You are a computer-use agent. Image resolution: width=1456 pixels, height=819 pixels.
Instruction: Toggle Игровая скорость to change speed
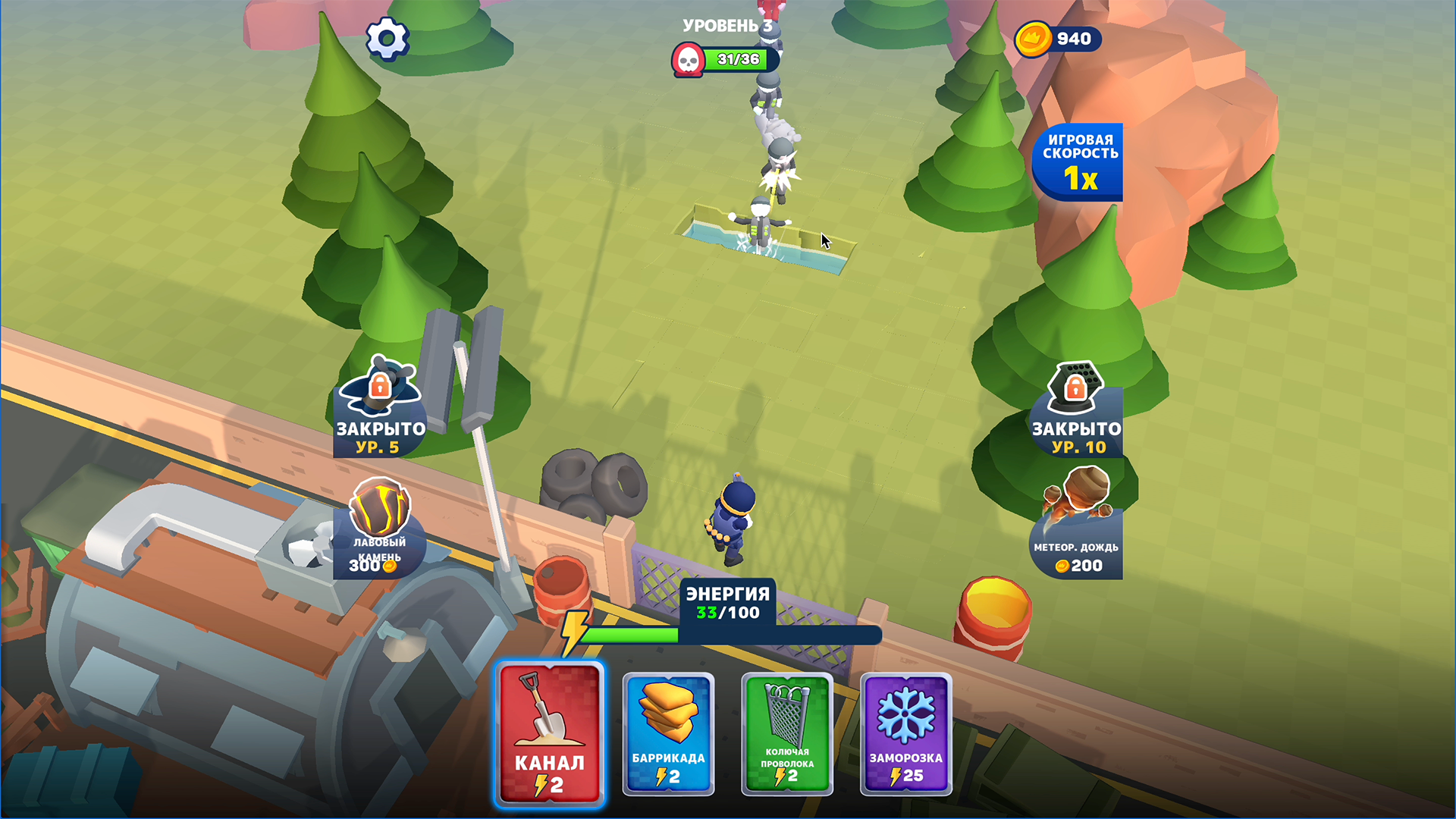(x=1077, y=162)
